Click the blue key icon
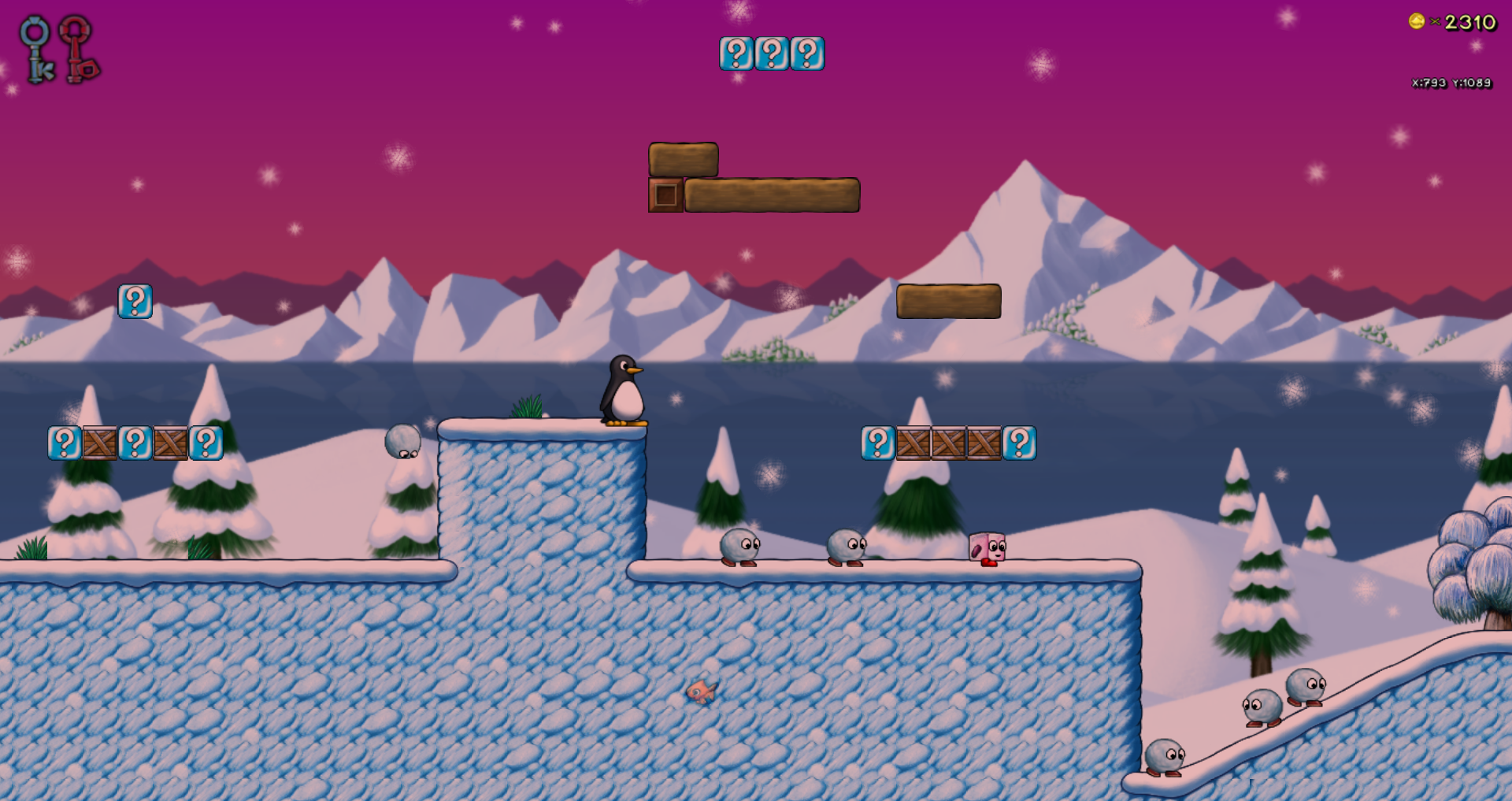 click(x=36, y=50)
